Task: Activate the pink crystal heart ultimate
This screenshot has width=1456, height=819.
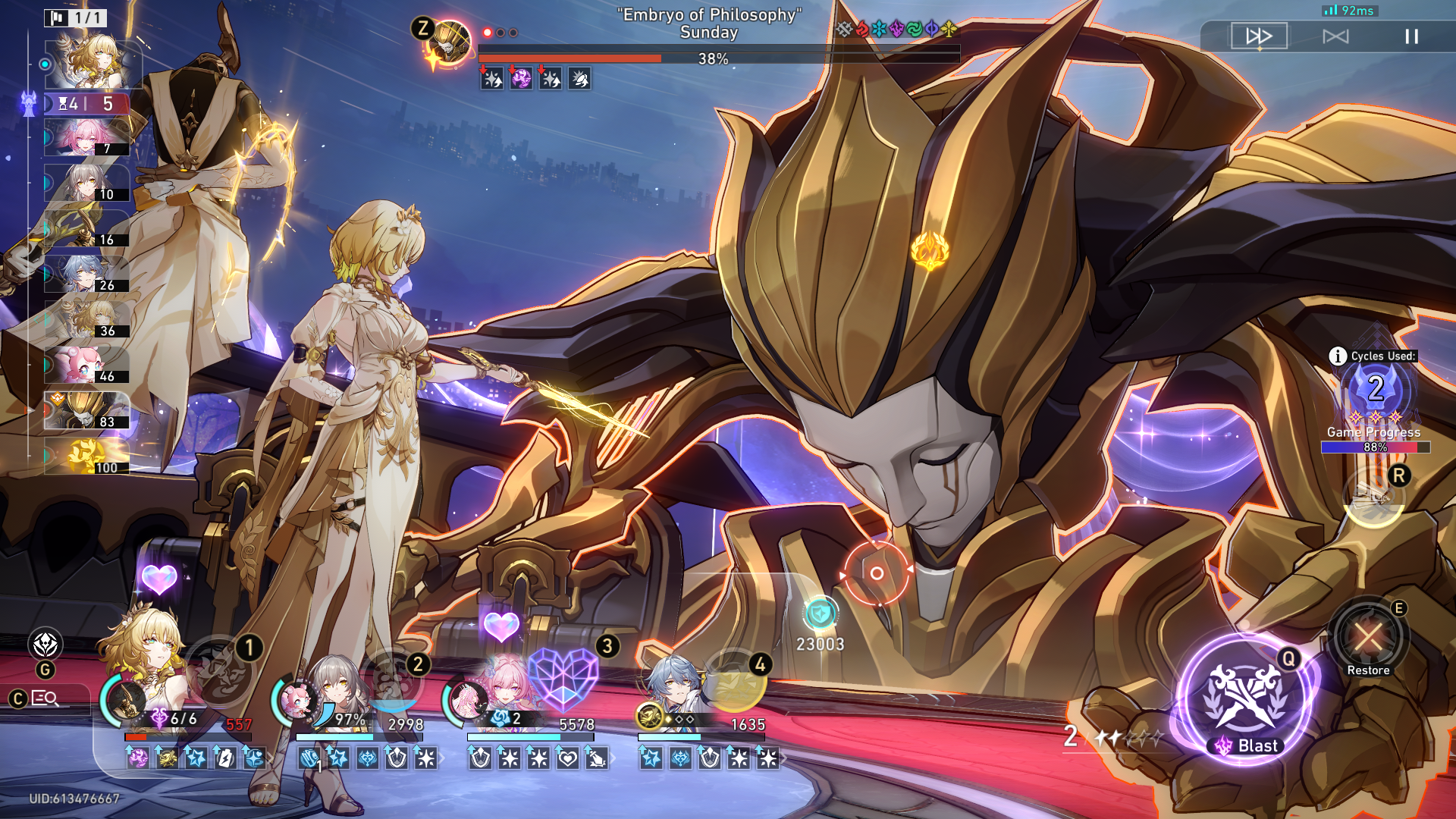Action: click(x=563, y=678)
